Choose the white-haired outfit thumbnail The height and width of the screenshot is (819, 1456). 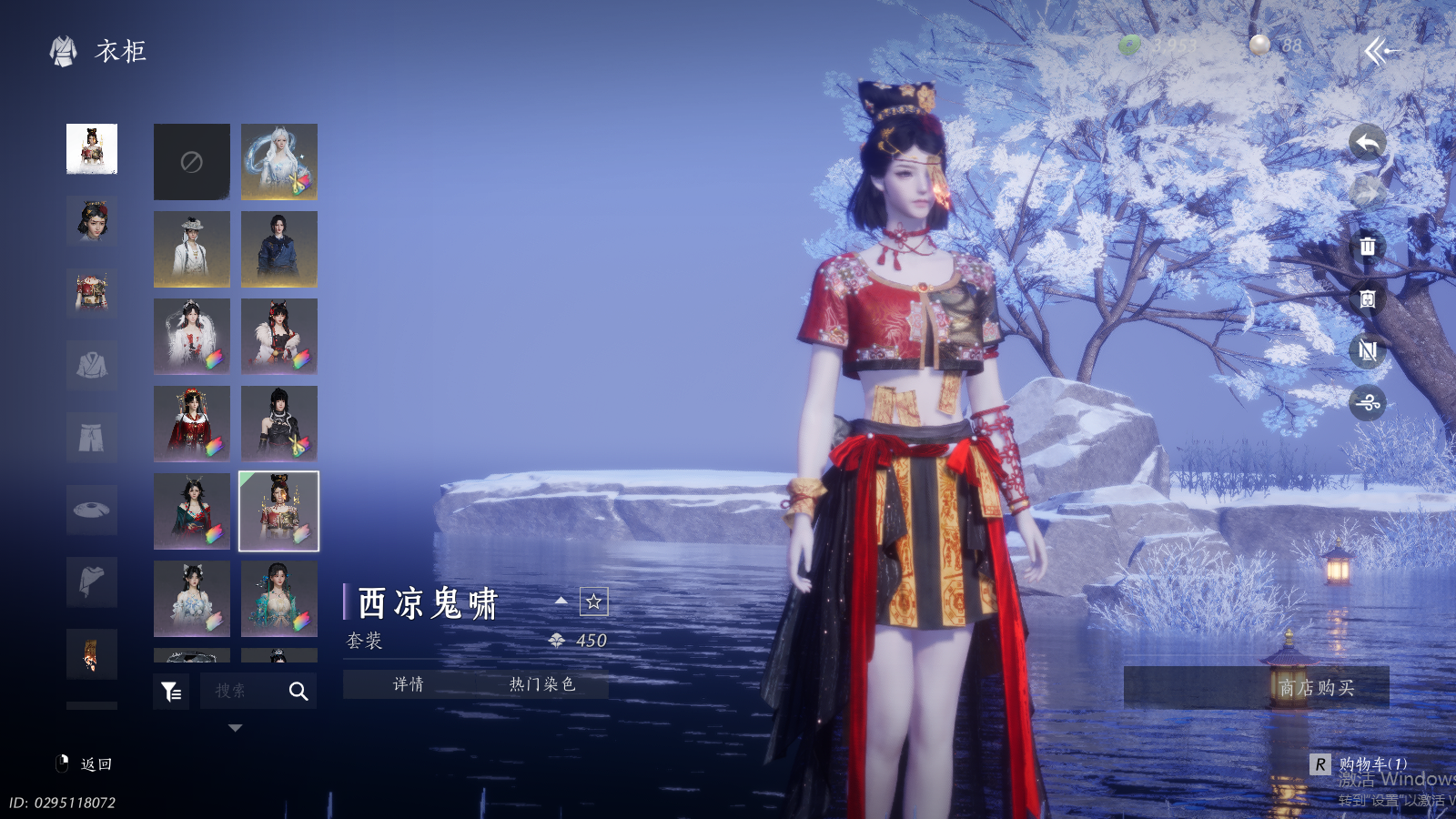coord(279,162)
